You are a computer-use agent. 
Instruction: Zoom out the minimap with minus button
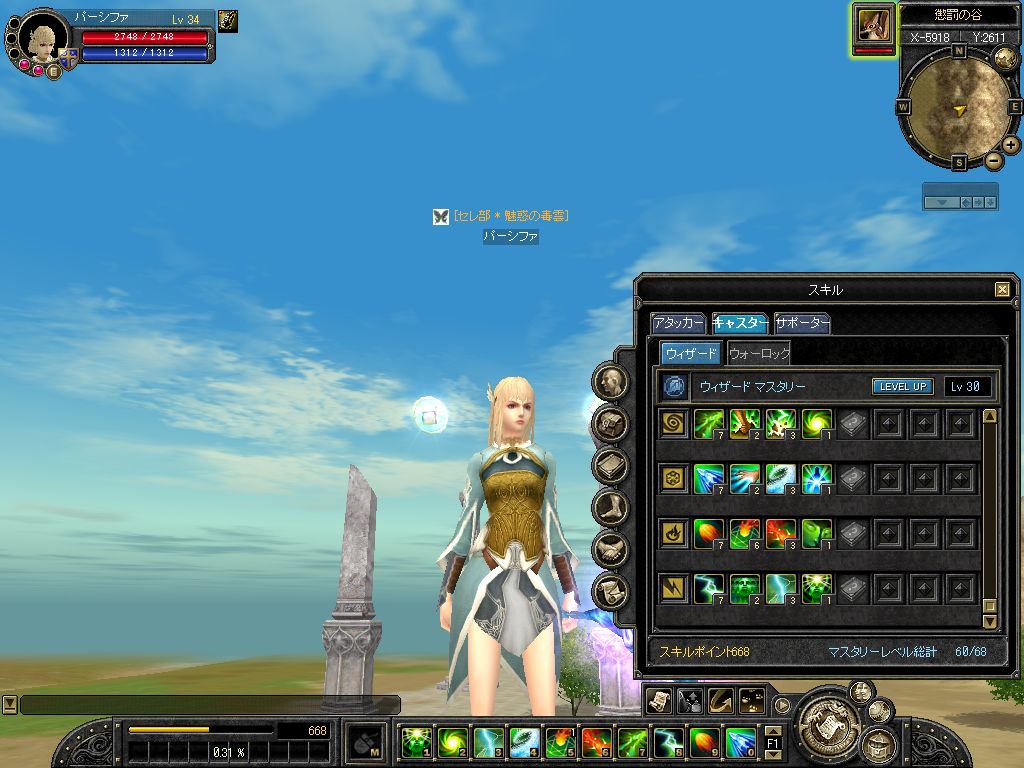point(993,160)
